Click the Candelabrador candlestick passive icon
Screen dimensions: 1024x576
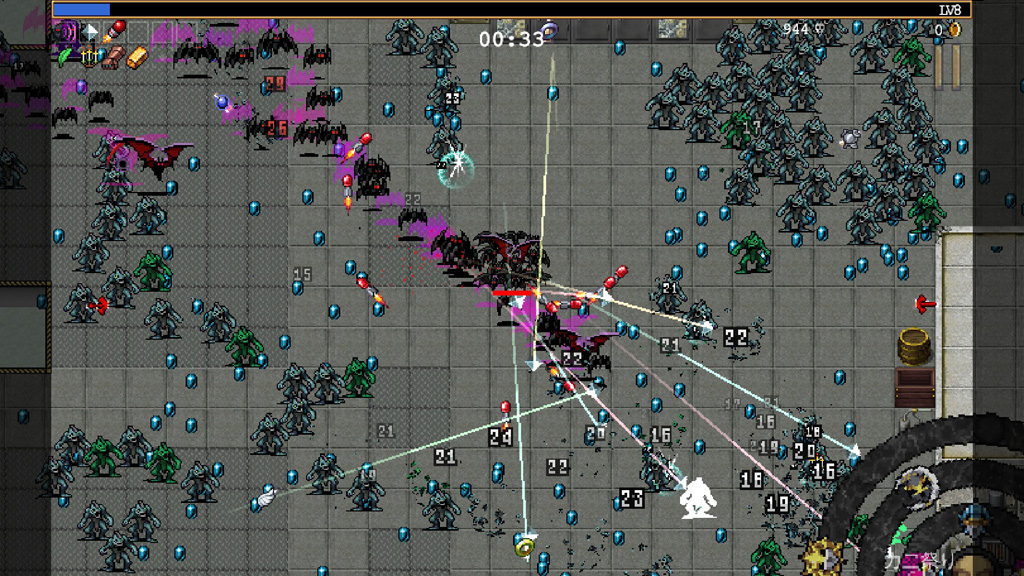(x=90, y=57)
